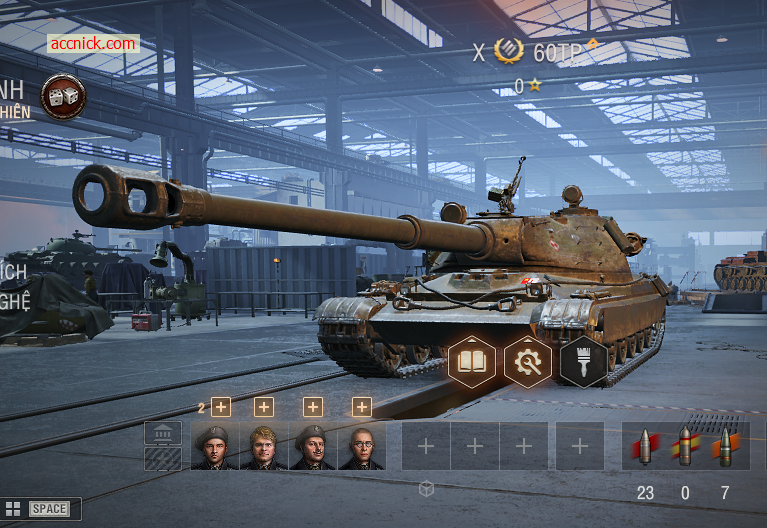Select the blond crew member portrait
767x528 pixels.
coord(264,446)
